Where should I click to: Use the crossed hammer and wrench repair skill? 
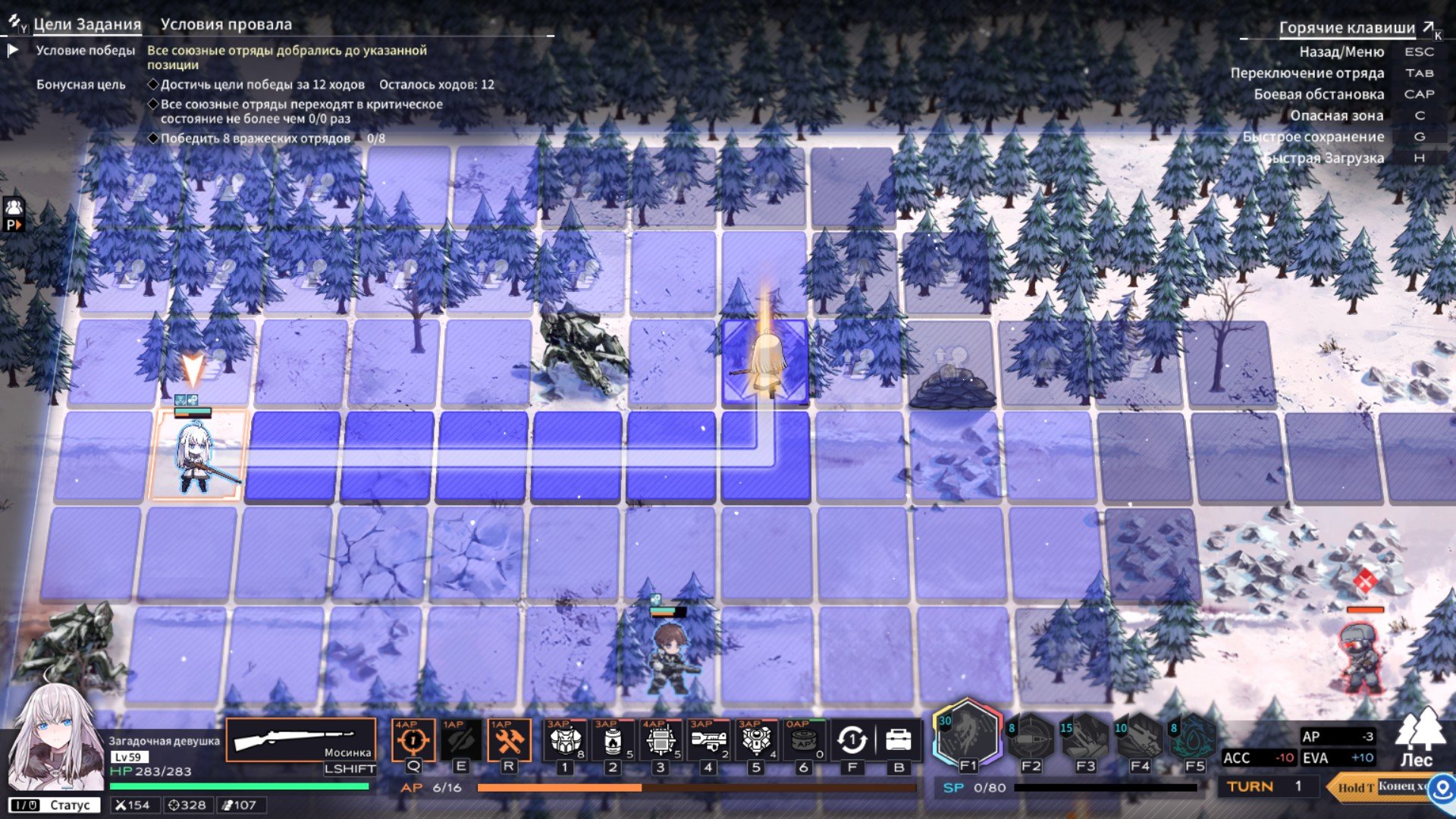click(508, 740)
